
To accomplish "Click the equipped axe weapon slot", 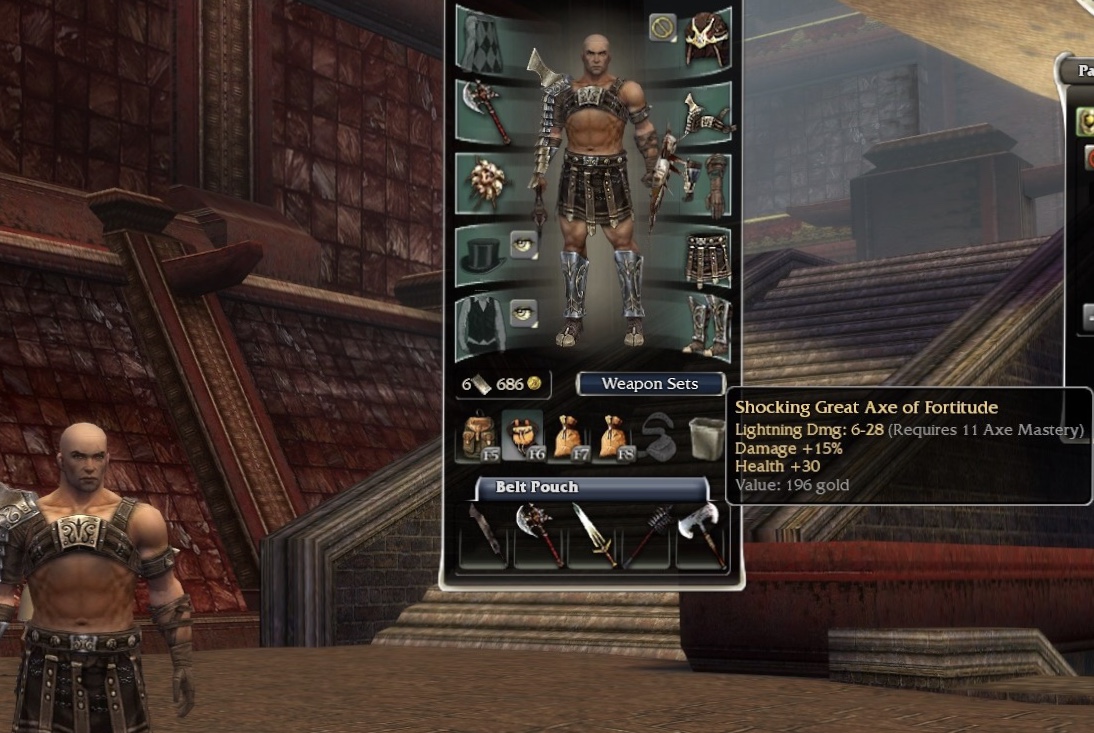I will click(x=484, y=111).
